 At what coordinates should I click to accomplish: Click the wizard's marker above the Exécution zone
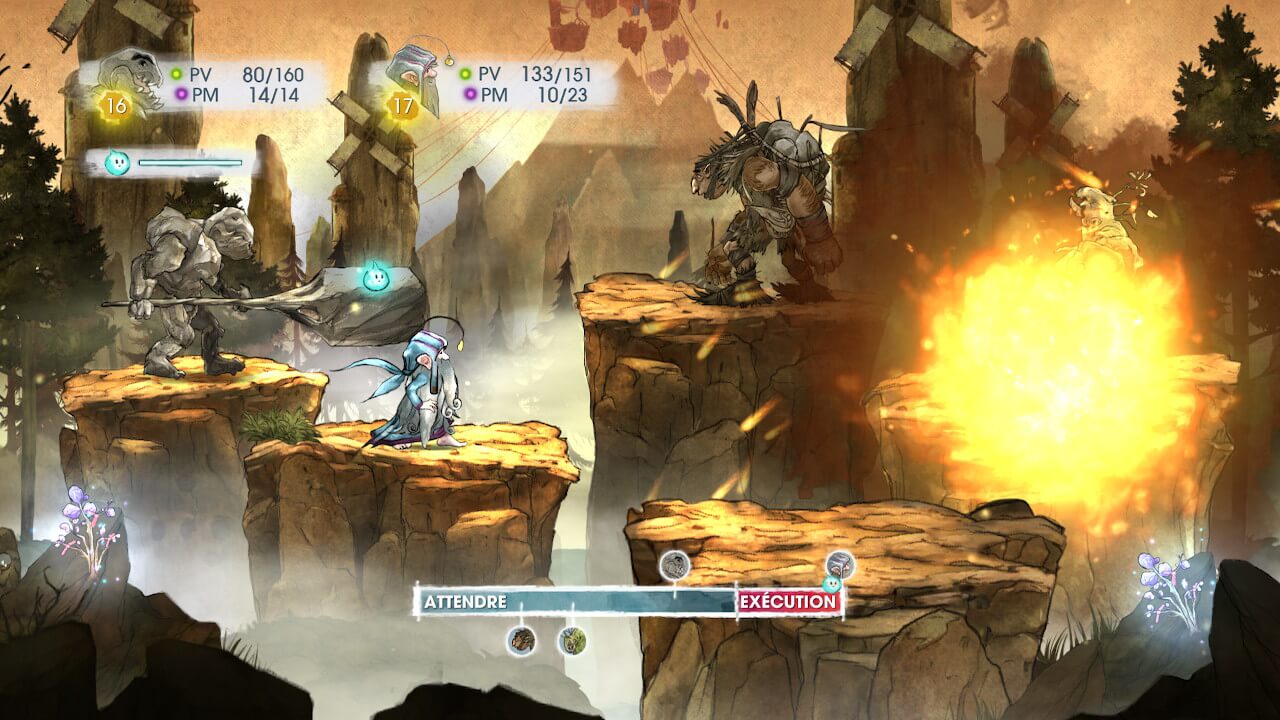click(840, 565)
